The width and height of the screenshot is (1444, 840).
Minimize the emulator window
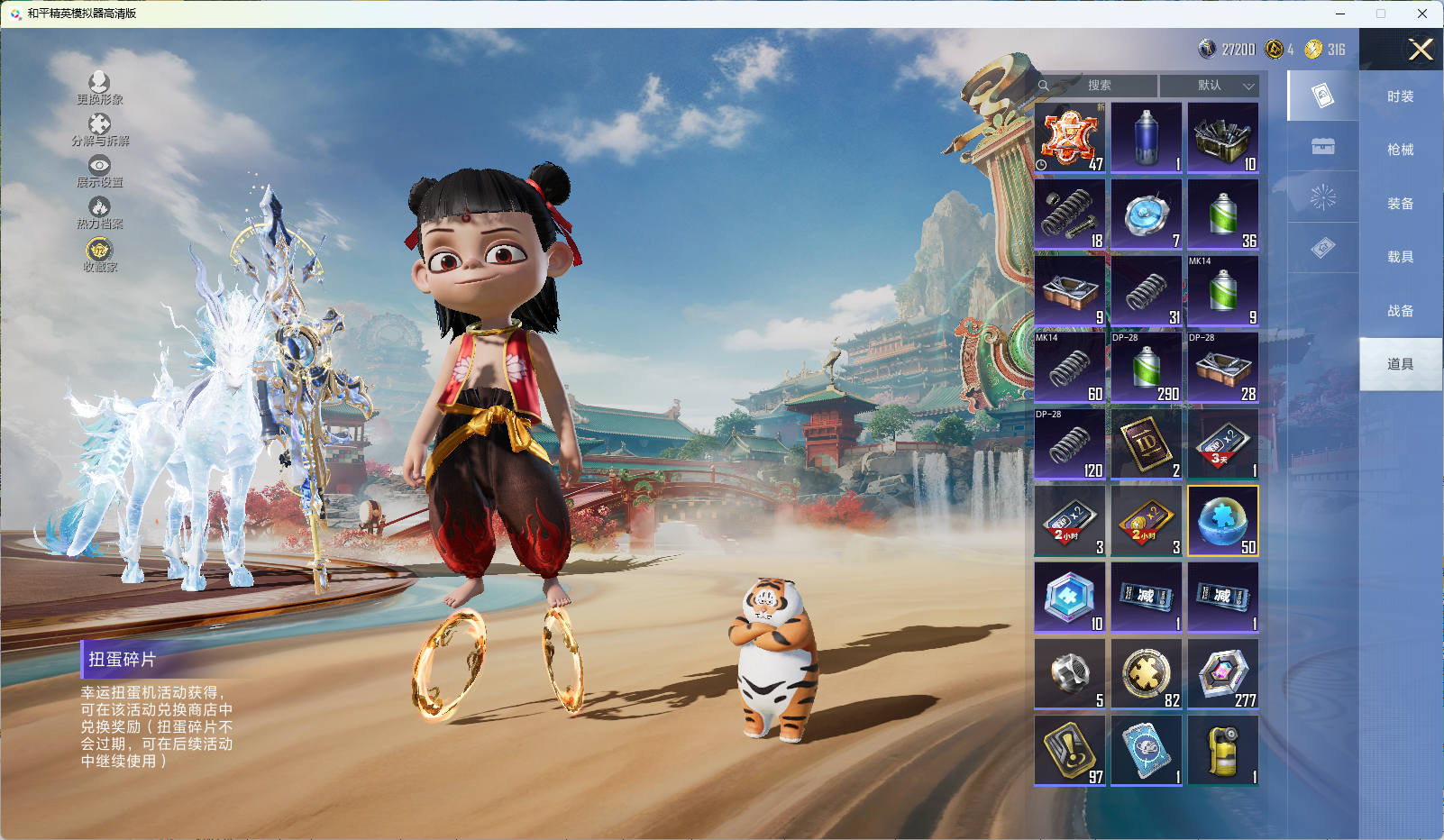point(1340,14)
